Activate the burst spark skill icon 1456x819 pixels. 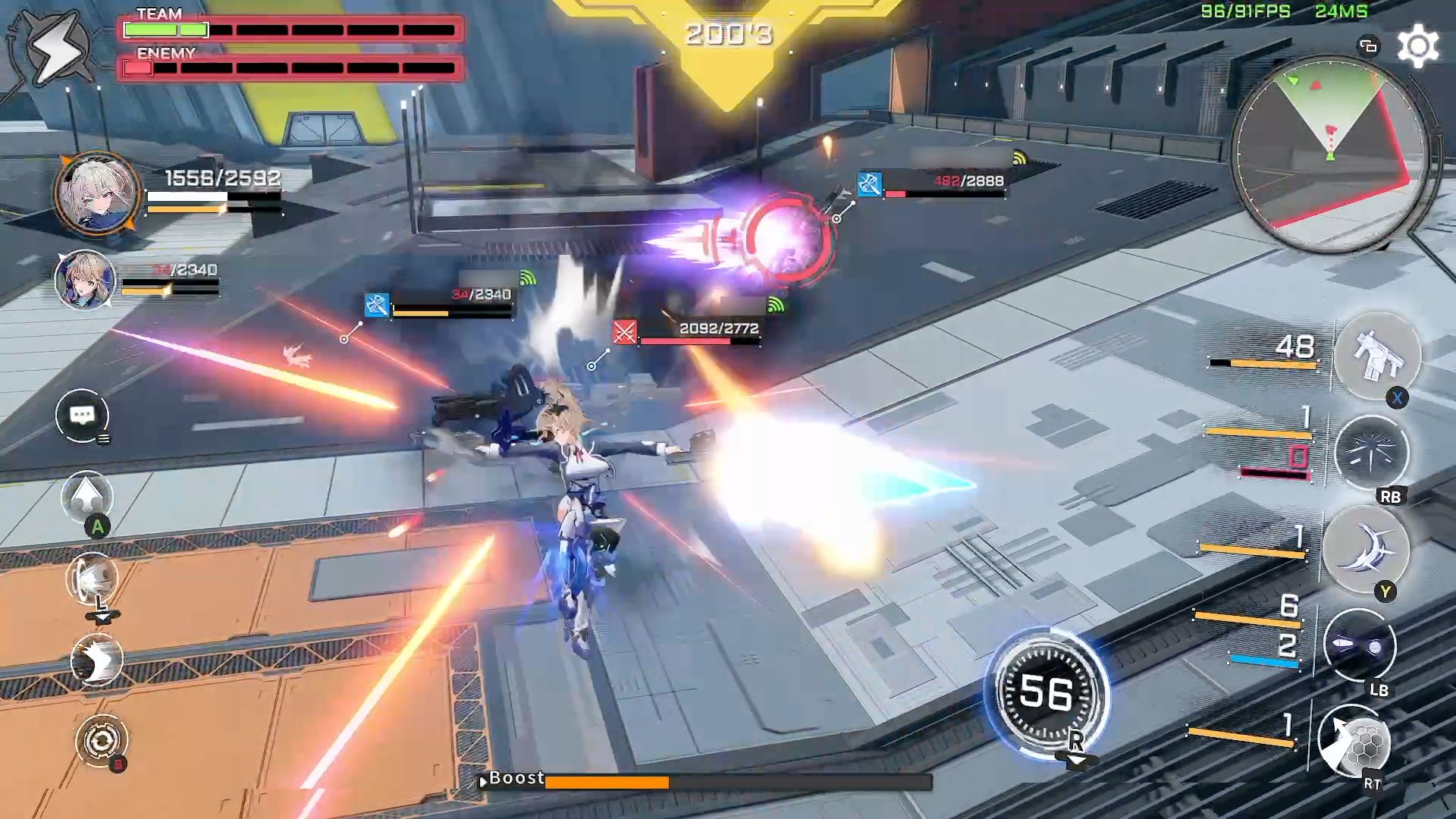[1371, 453]
